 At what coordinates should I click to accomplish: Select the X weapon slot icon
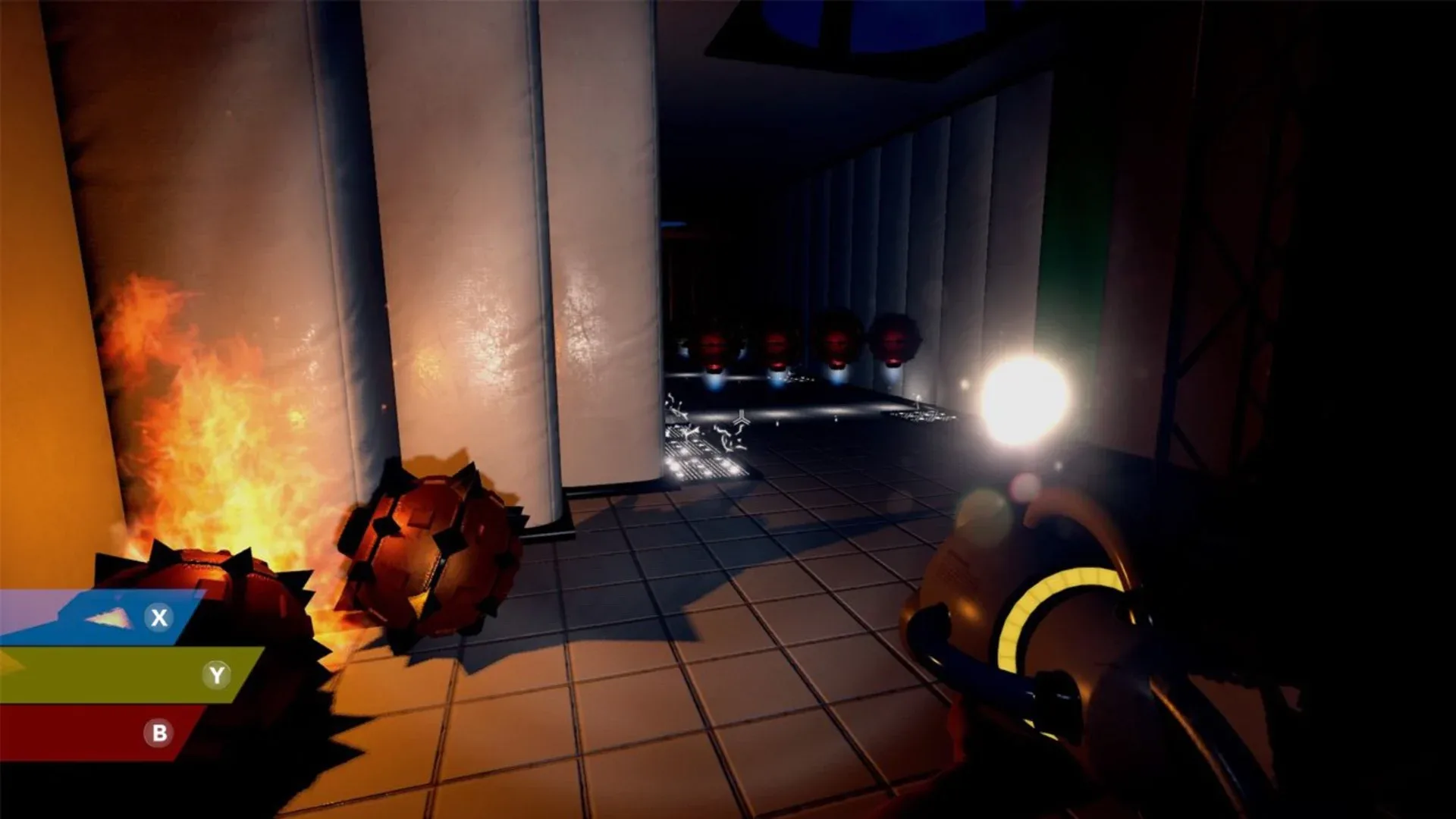click(x=158, y=616)
